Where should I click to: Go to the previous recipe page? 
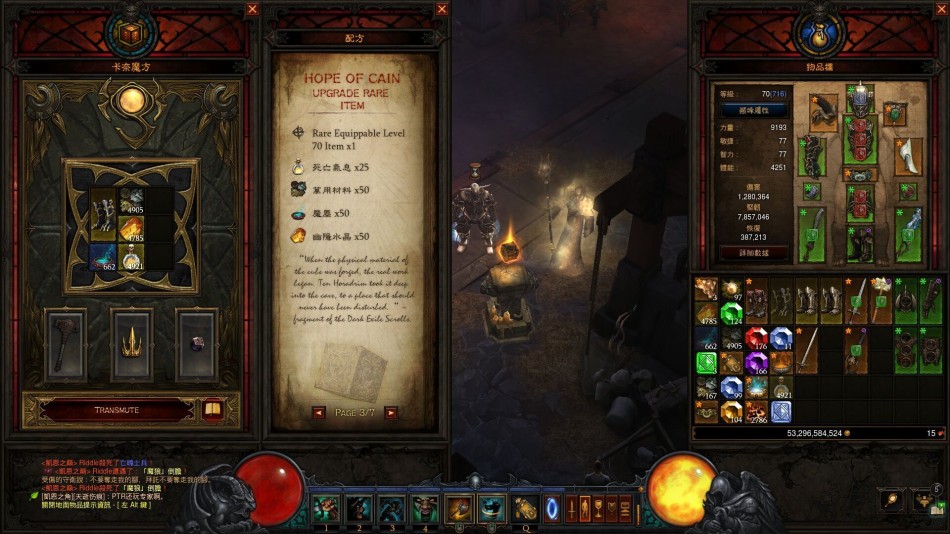point(318,412)
